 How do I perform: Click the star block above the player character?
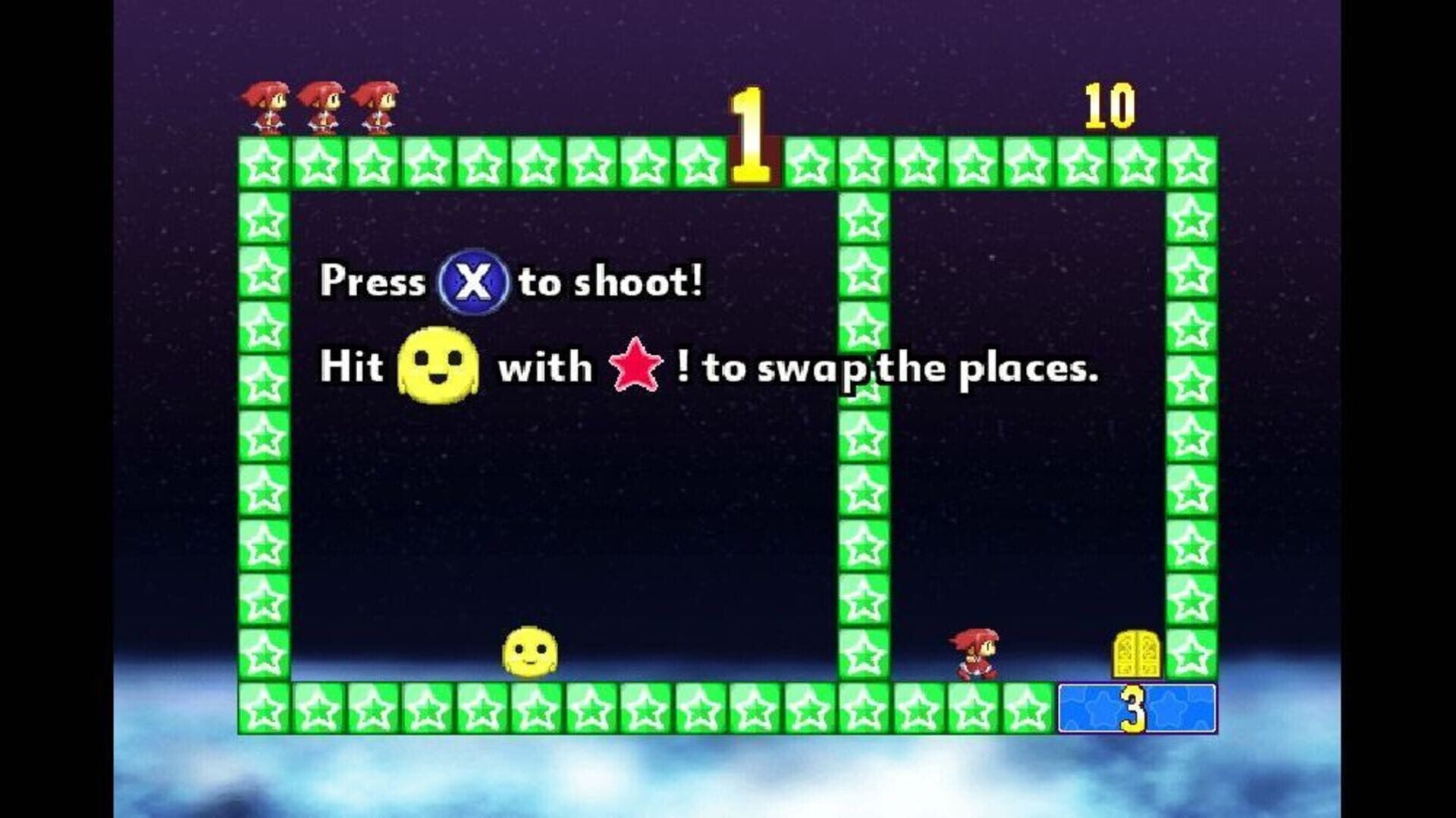pyautogui.click(x=974, y=163)
